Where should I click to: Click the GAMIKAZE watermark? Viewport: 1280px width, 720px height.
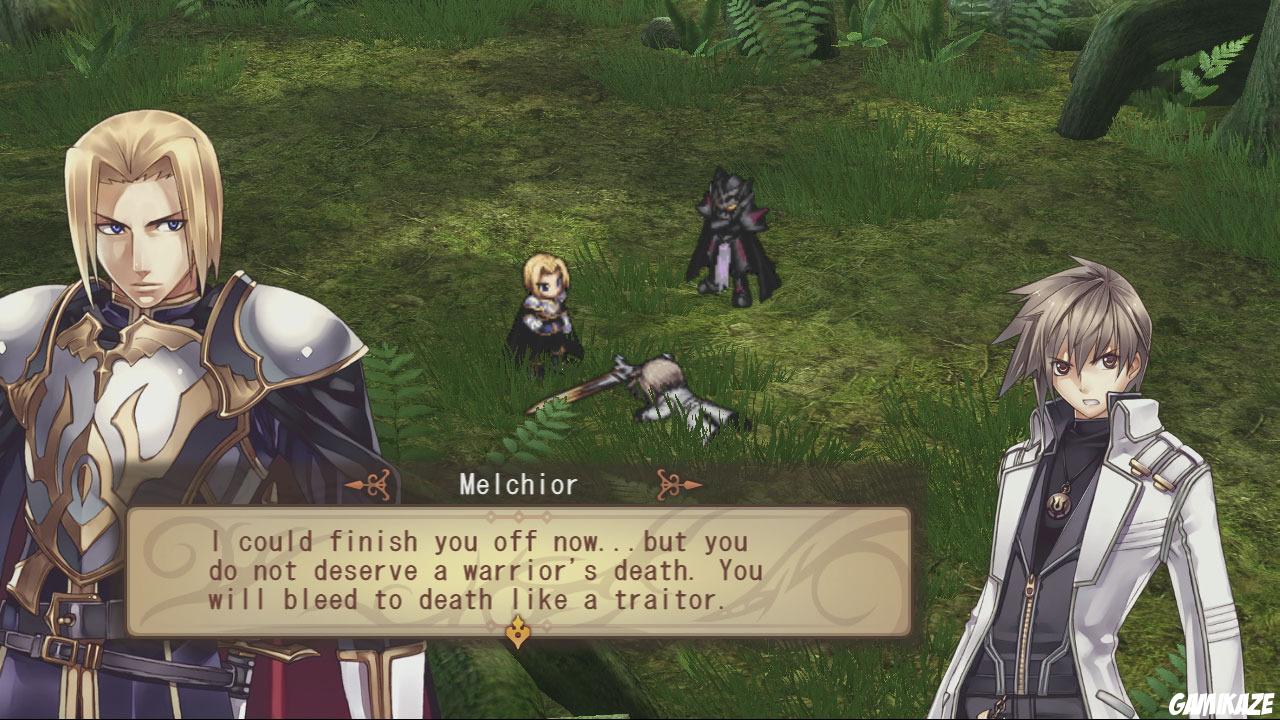coord(1218,700)
